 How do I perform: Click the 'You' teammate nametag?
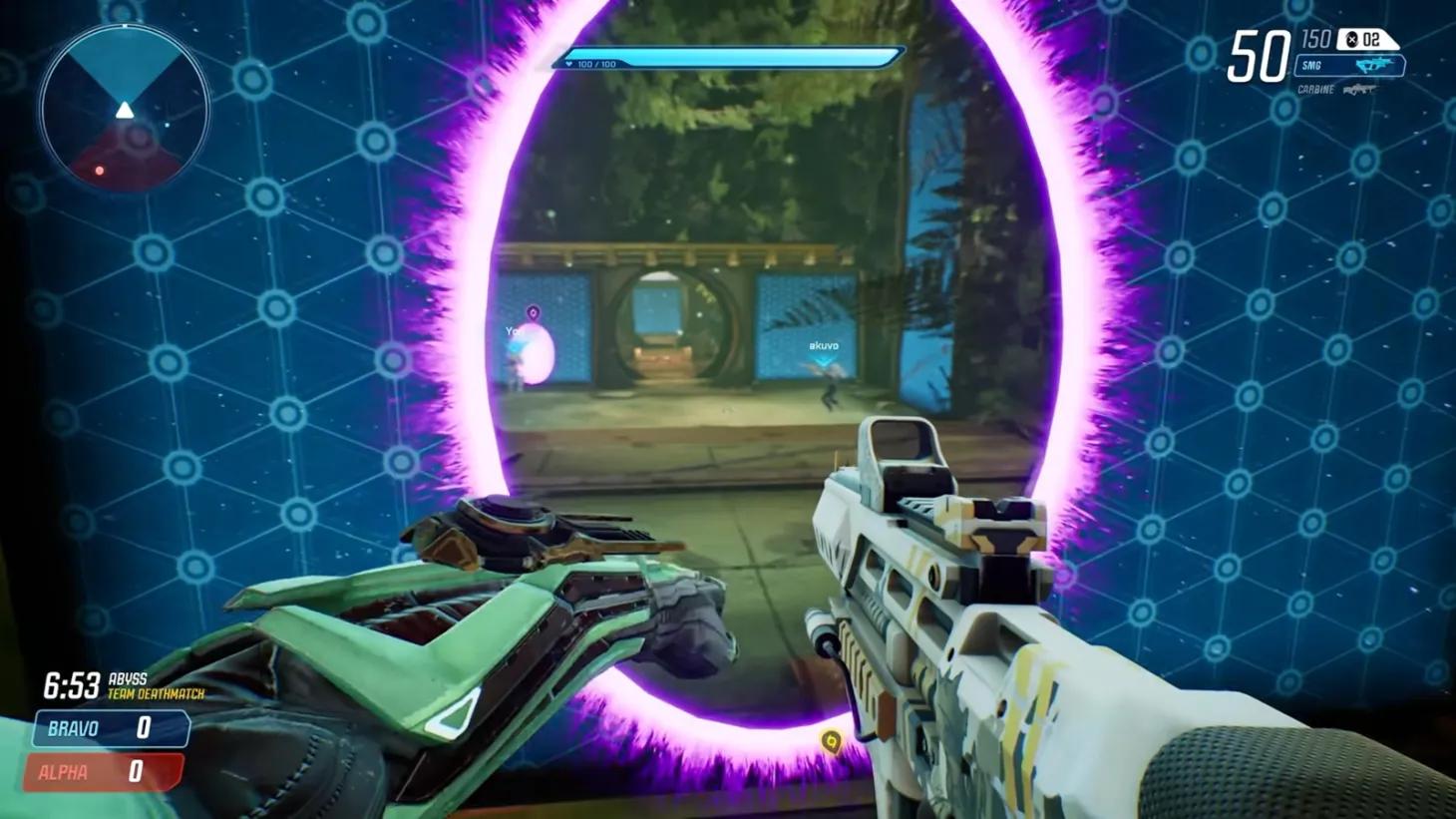coord(515,329)
